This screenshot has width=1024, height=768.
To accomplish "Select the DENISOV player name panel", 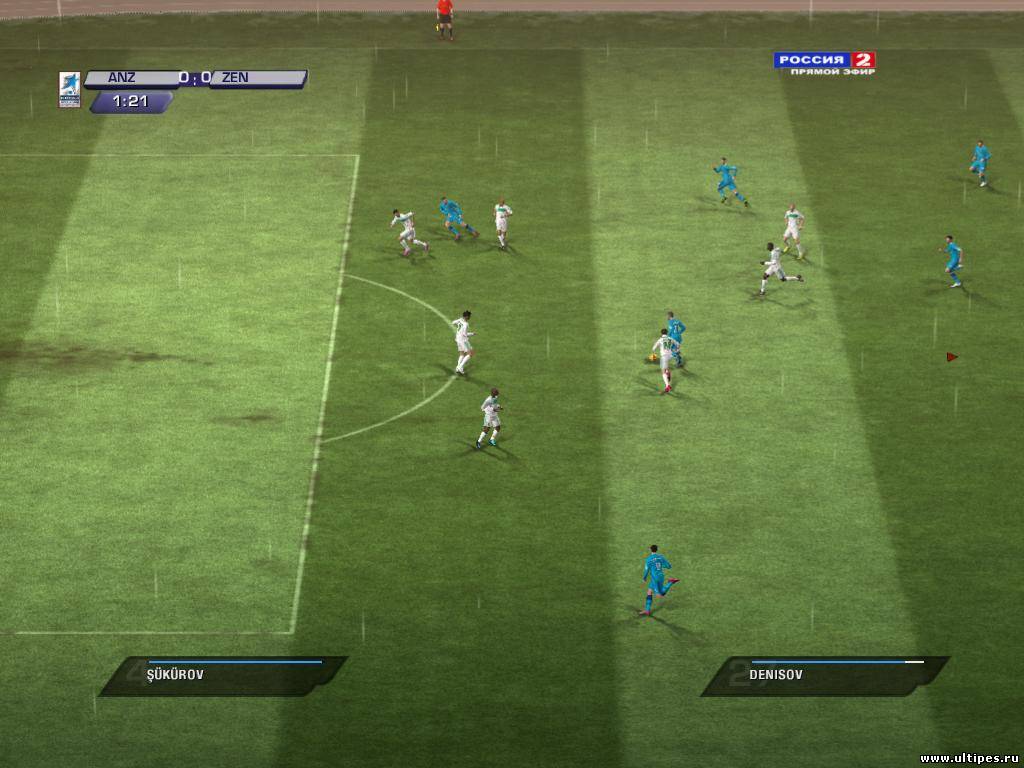I will pyautogui.click(x=826, y=675).
